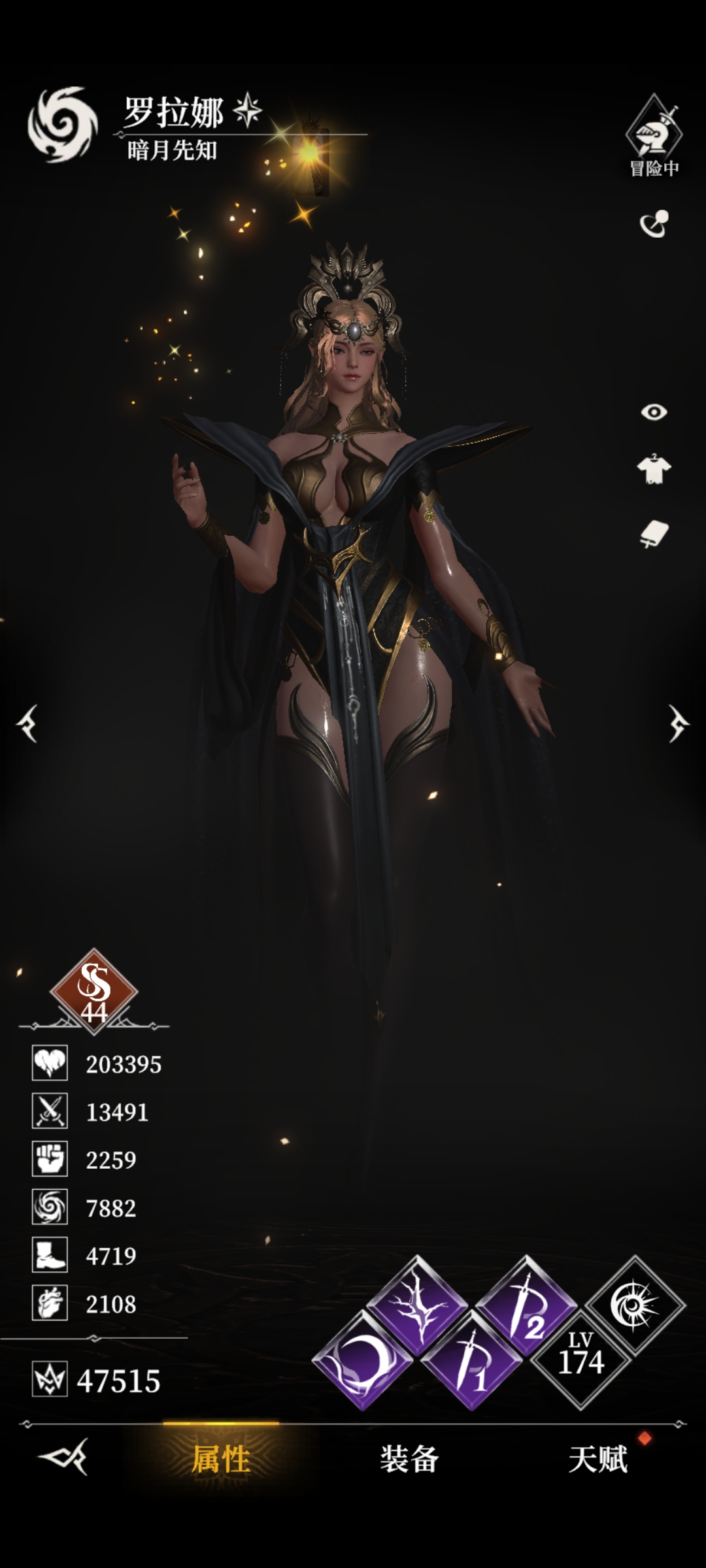The image size is (706, 1568).
Task: Click the icon below the adventure status
Action: click(x=654, y=224)
